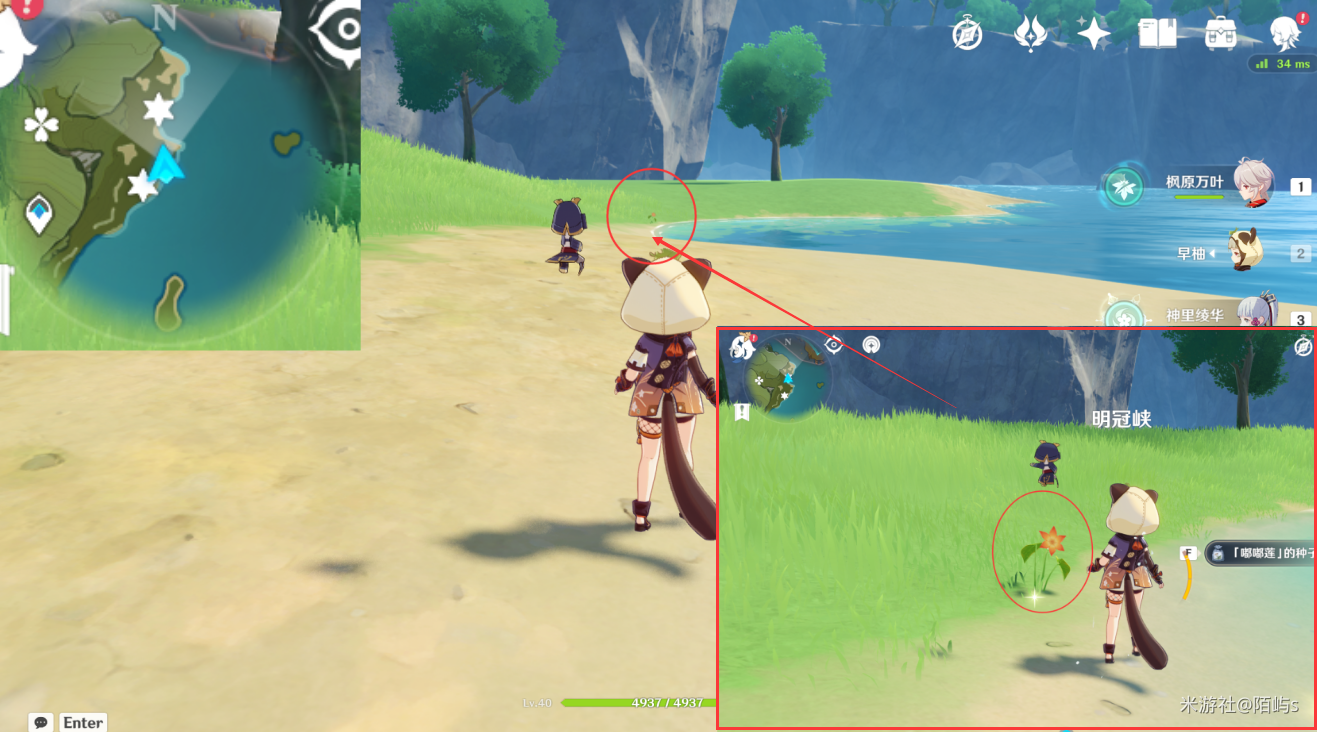The height and width of the screenshot is (732, 1317).
Task: Click the clover marker on the minimap
Action: coord(41,125)
